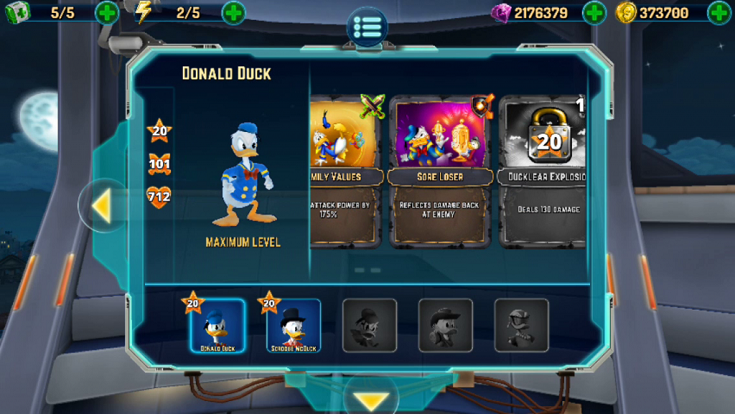Add more gold coins
The width and height of the screenshot is (735, 414).
pos(719,13)
